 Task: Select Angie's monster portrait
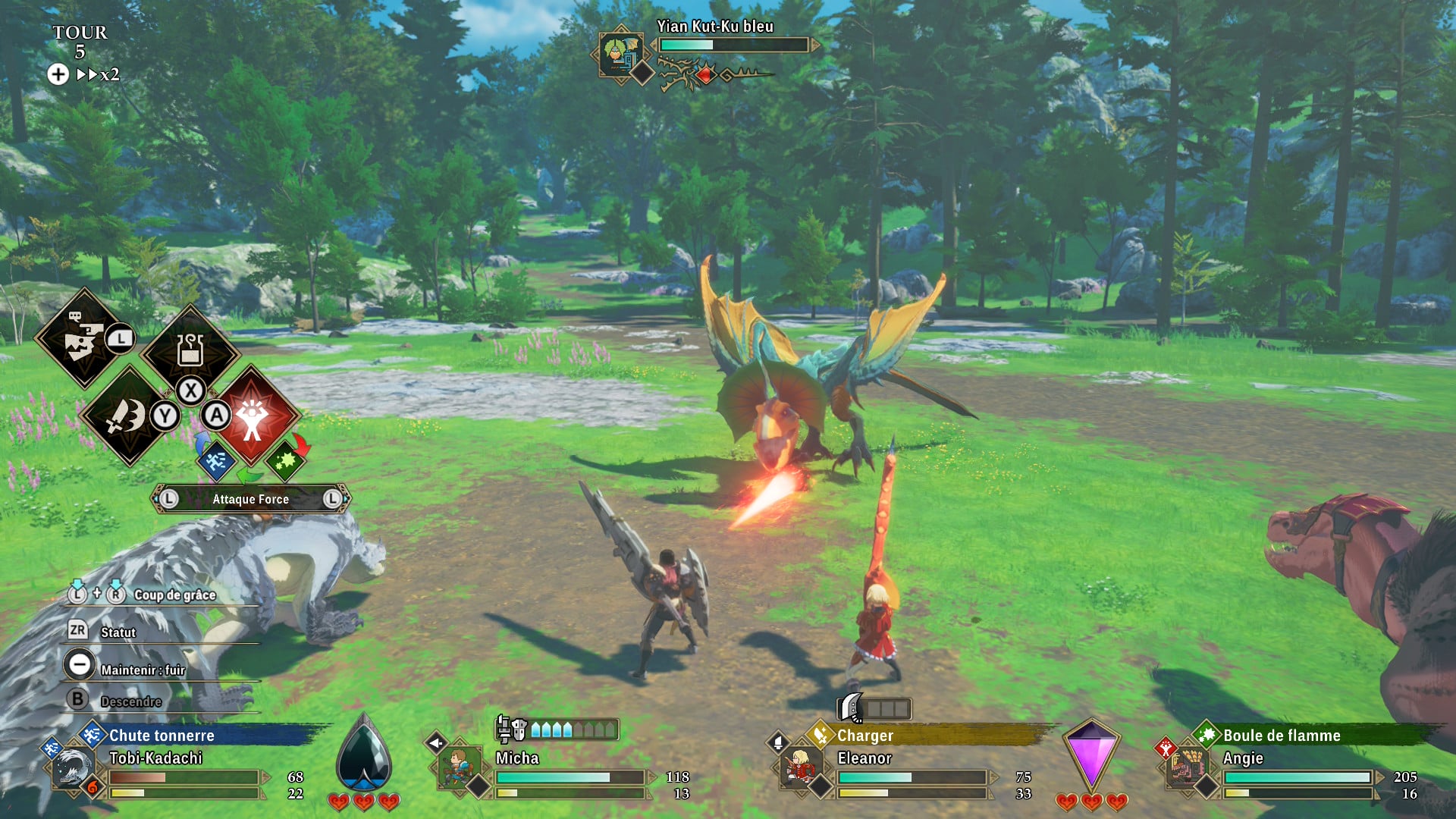tap(1185, 767)
